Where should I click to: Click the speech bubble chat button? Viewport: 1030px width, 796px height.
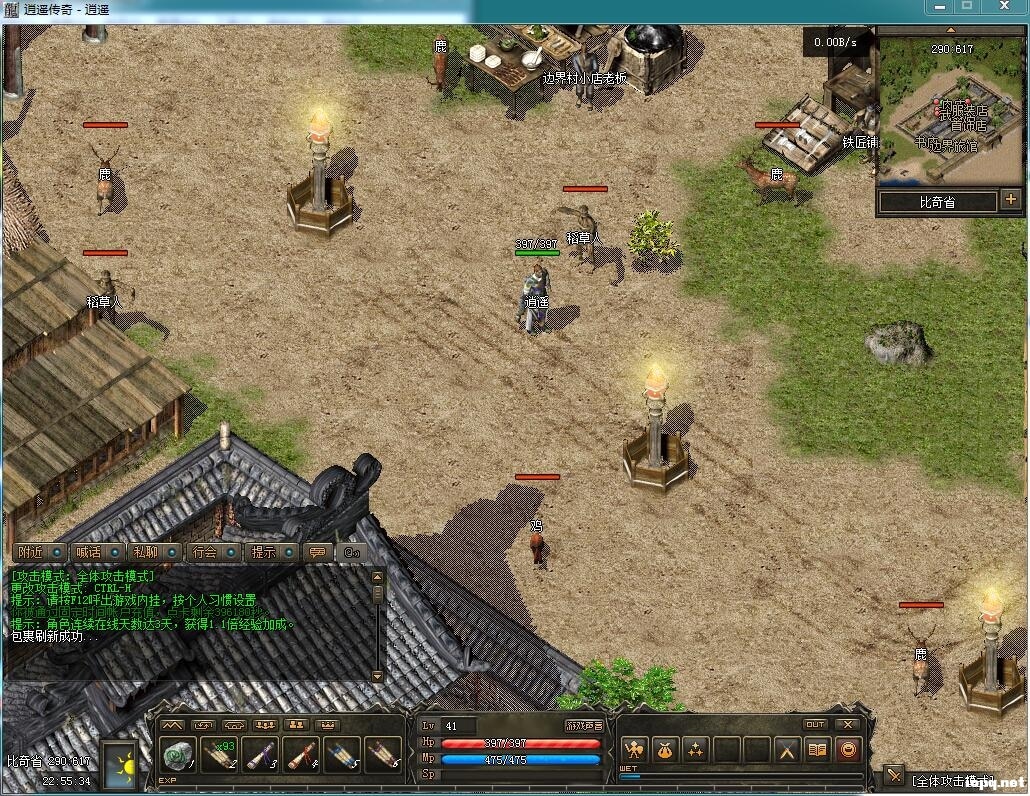pos(319,552)
